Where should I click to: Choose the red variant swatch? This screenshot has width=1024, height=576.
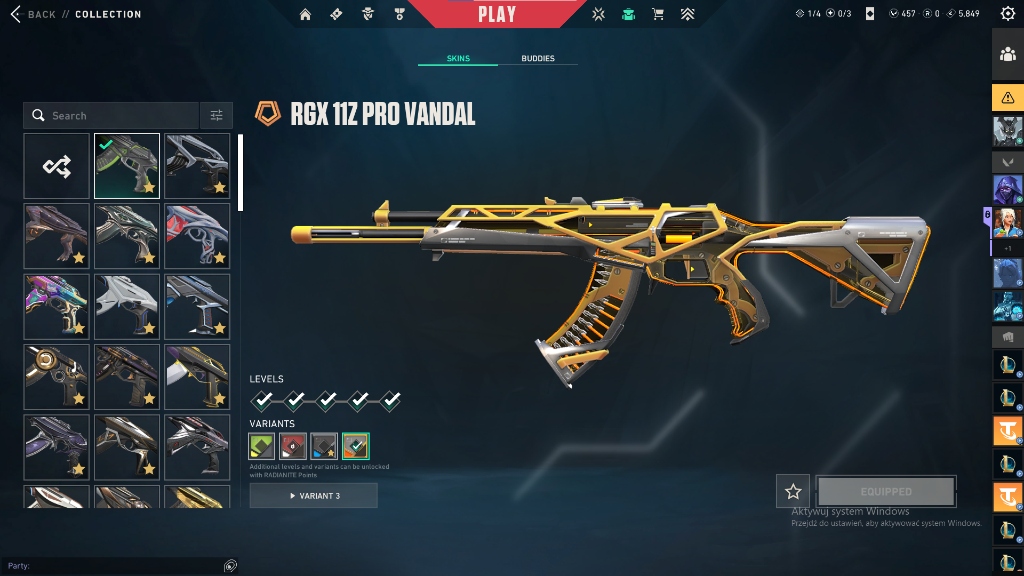(x=293, y=446)
